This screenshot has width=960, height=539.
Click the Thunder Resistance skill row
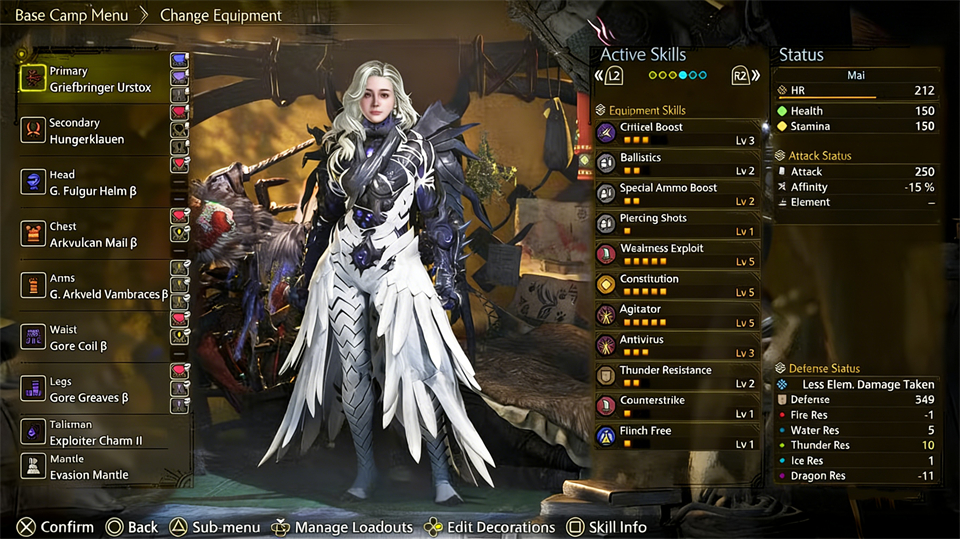(x=677, y=376)
